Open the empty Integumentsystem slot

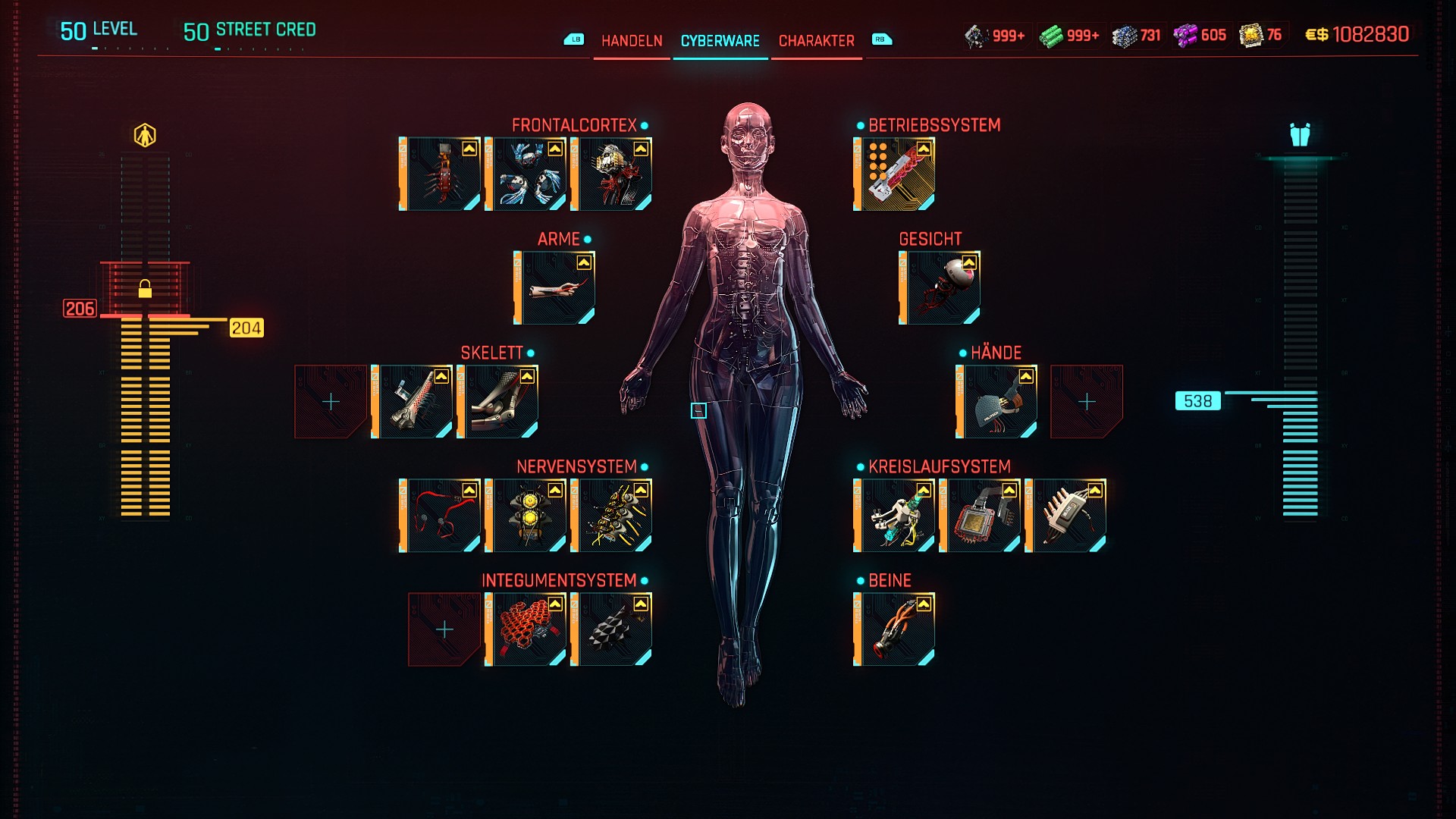pyautogui.click(x=444, y=629)
